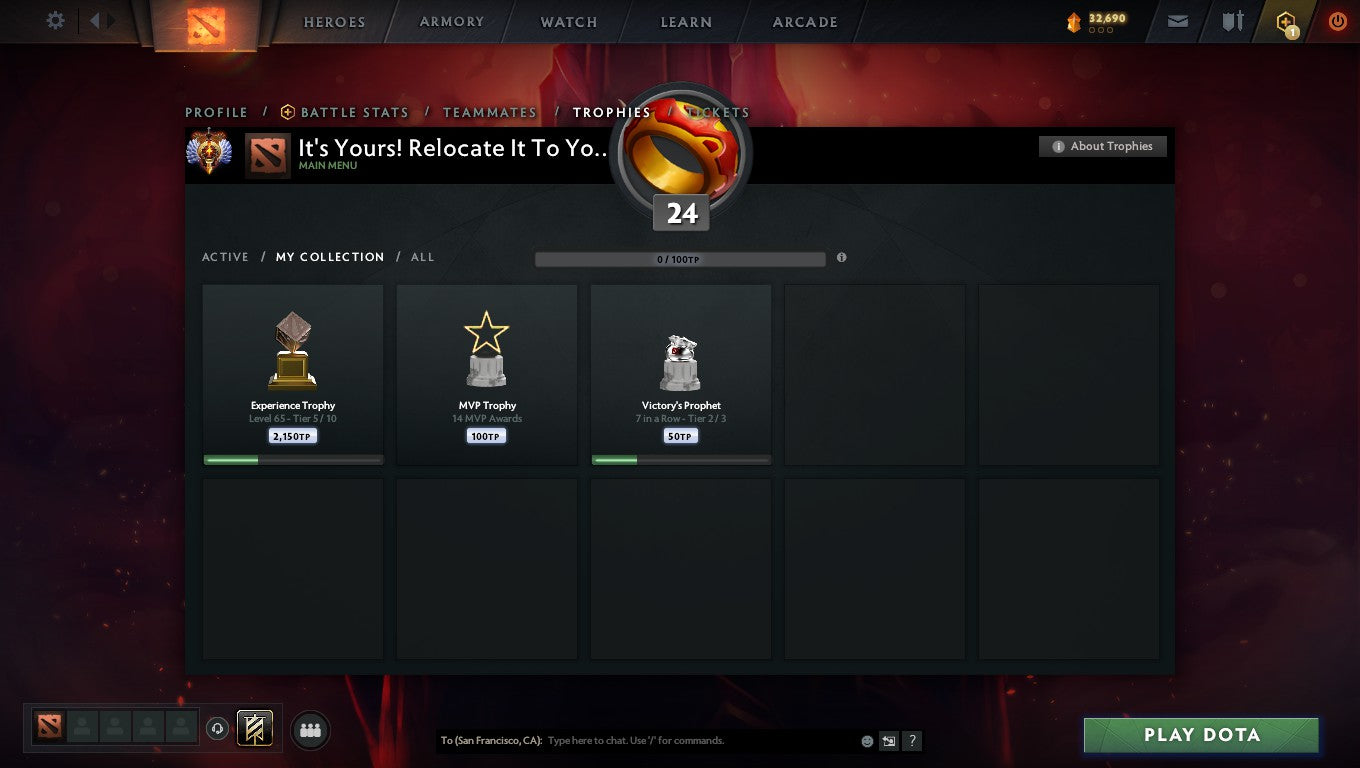This screenshot has height=768, width=1360.
Task: Click the armory shield-and-sword icon
Action: click(1231, 21)
